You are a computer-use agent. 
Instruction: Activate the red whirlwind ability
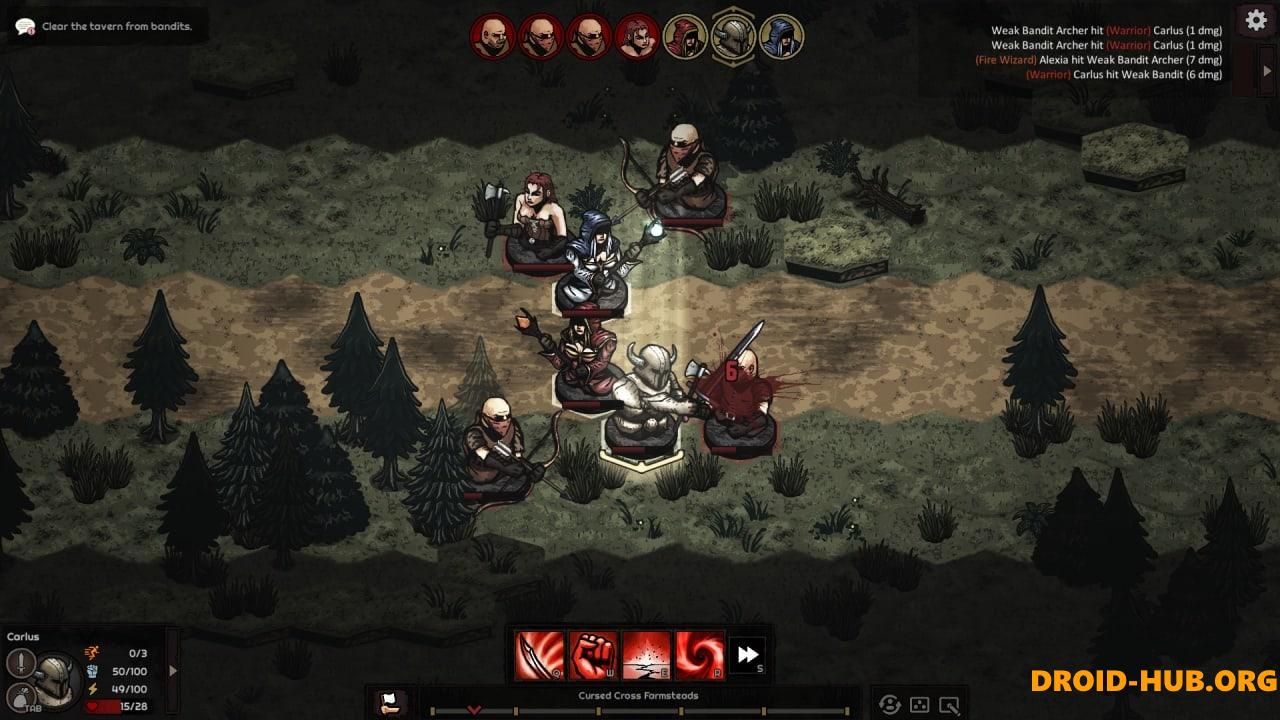point(699,655)
